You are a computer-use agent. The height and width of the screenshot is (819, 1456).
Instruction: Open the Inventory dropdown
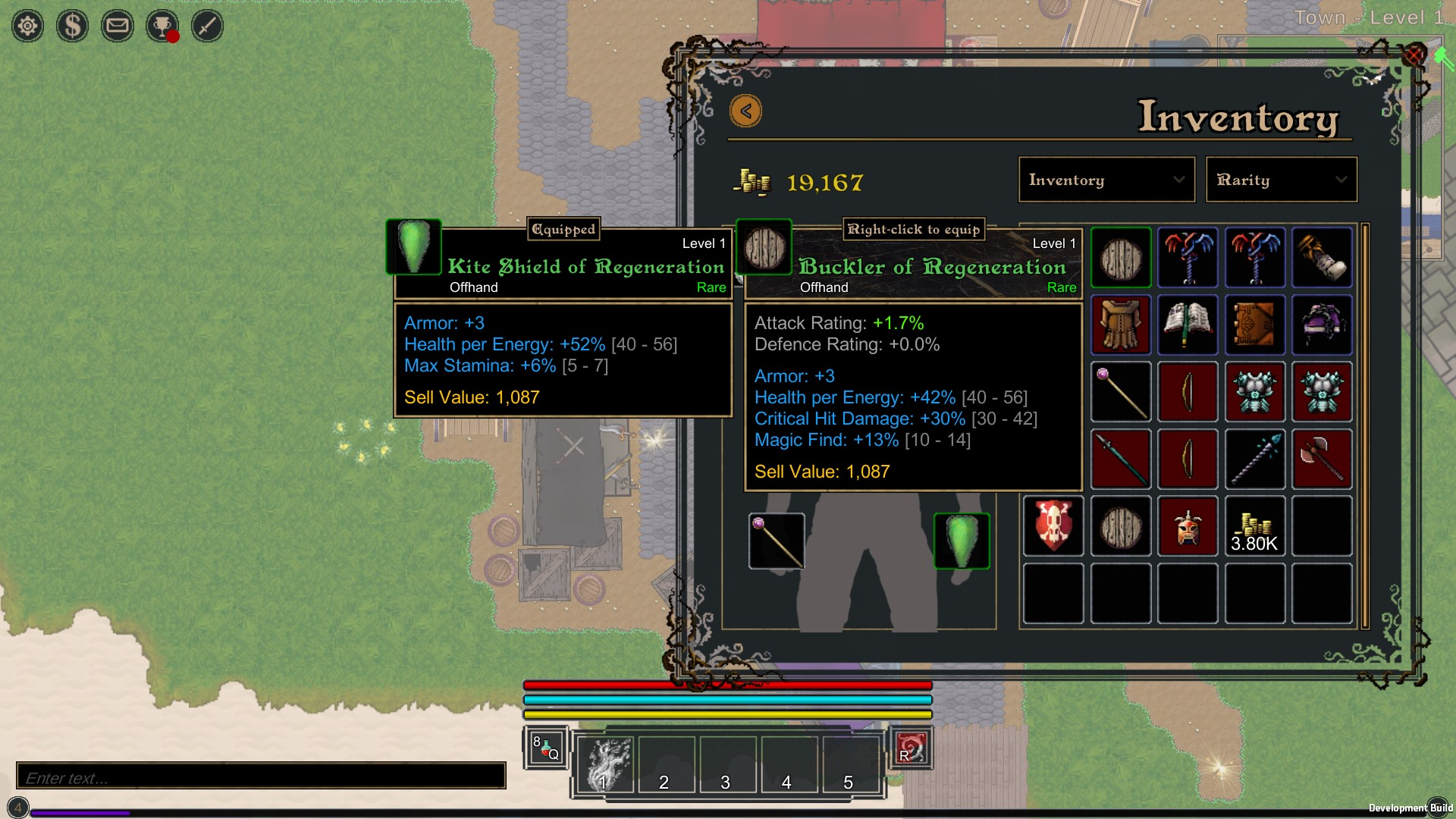point(1106,180)
